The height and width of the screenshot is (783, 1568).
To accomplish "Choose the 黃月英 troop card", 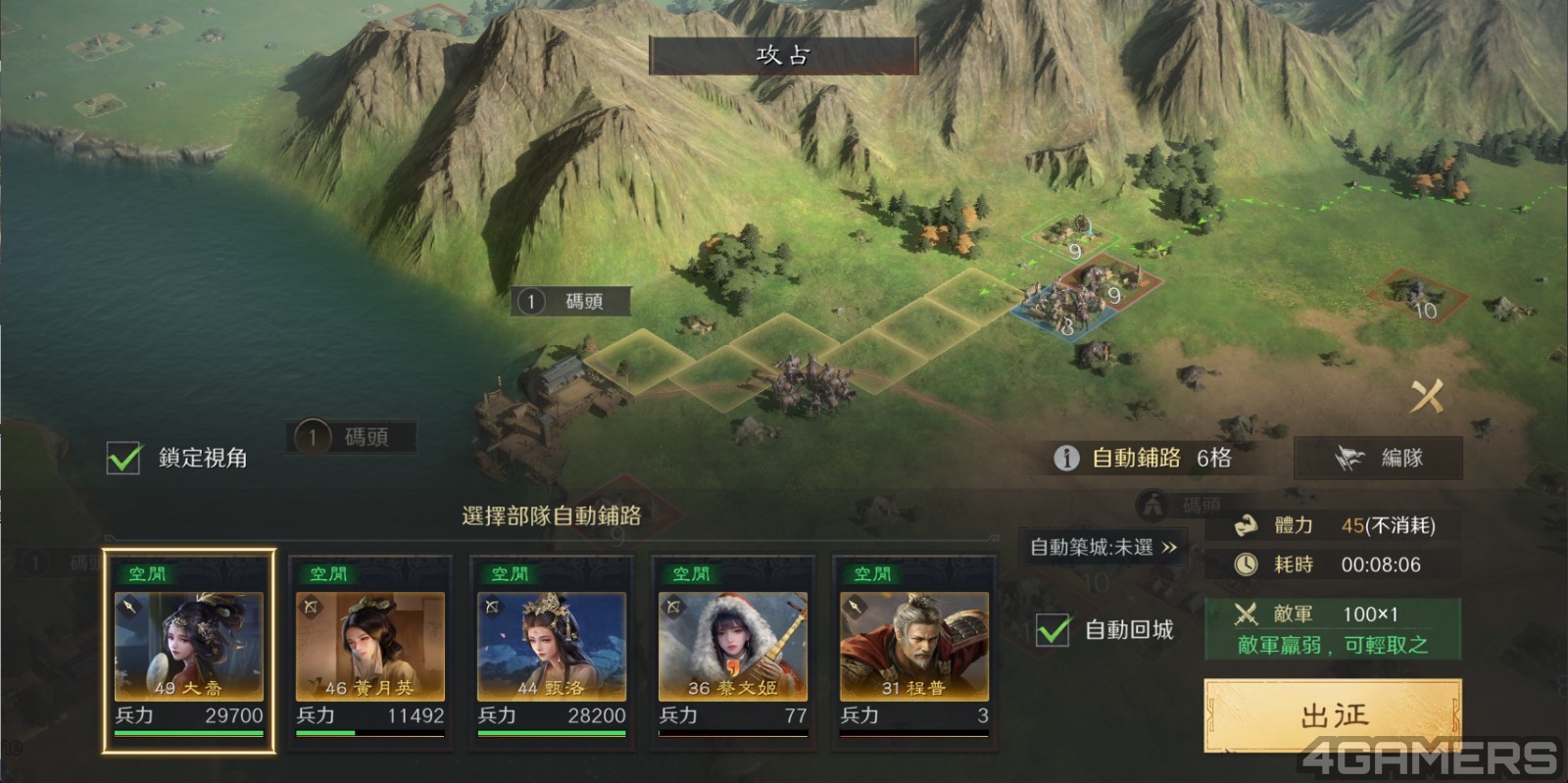I will point(369,649).
